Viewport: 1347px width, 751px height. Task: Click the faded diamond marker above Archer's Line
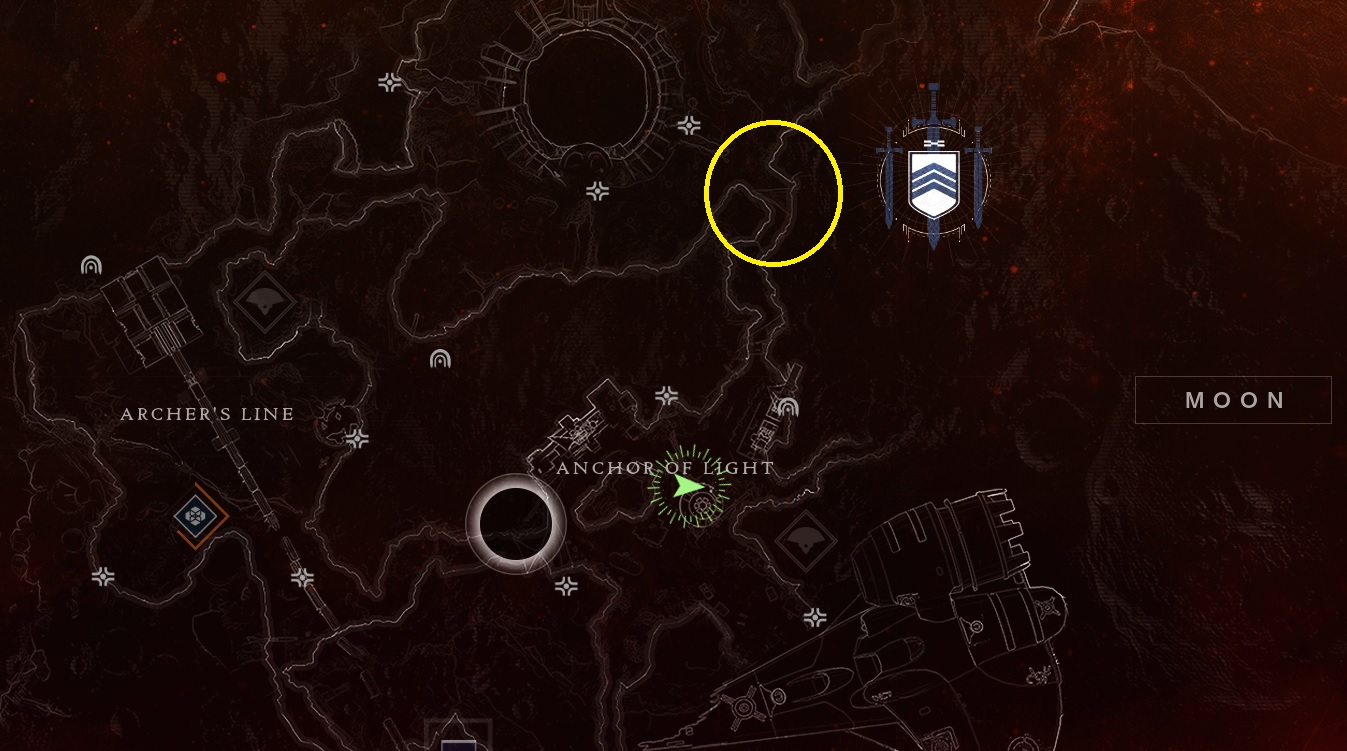pos(265,303)
